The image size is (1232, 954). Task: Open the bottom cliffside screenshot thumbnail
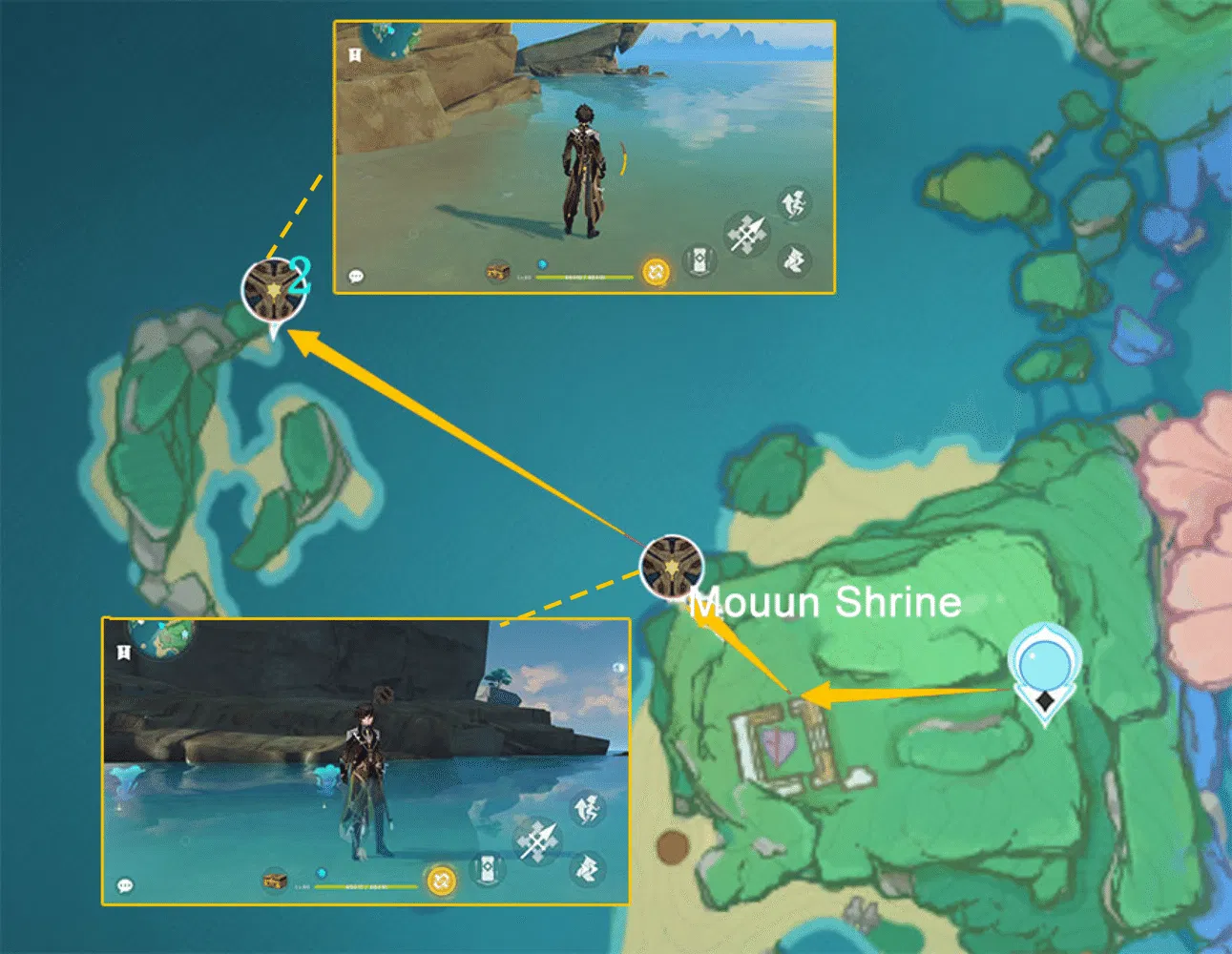tap(367, 763)
